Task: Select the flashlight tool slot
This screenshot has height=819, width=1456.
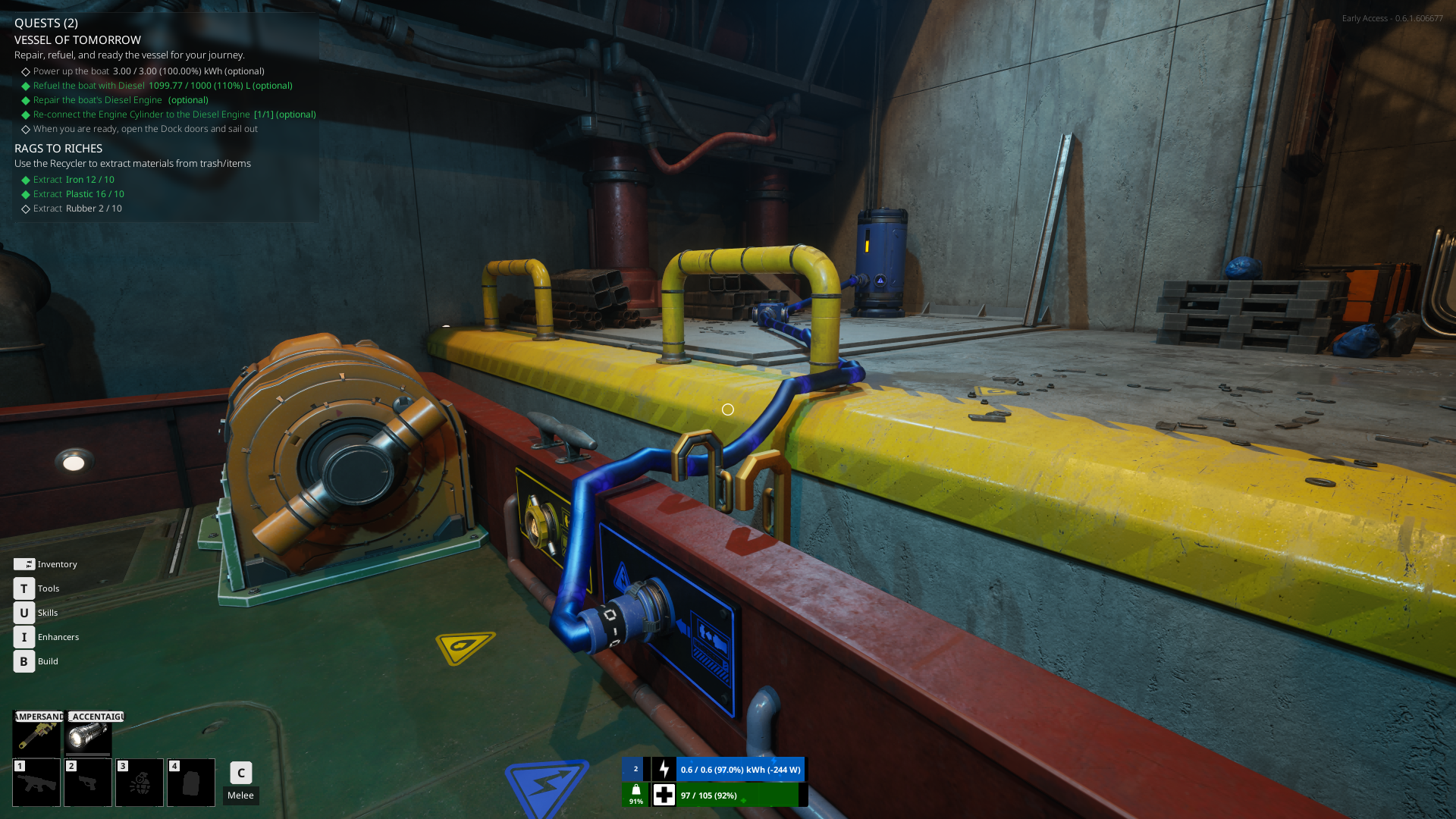Action: point(88,734)
